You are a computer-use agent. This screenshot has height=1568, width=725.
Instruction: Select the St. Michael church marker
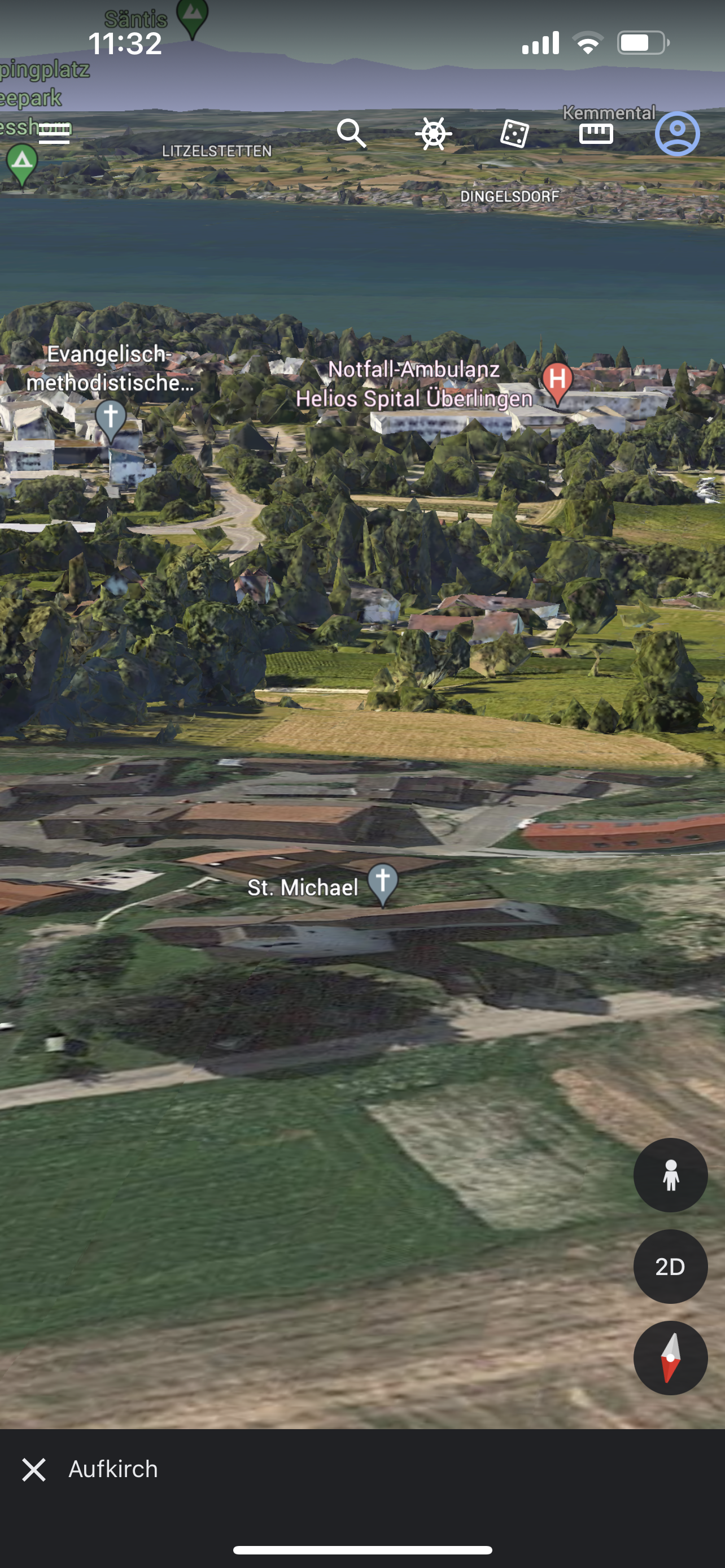tap(383, 883)
